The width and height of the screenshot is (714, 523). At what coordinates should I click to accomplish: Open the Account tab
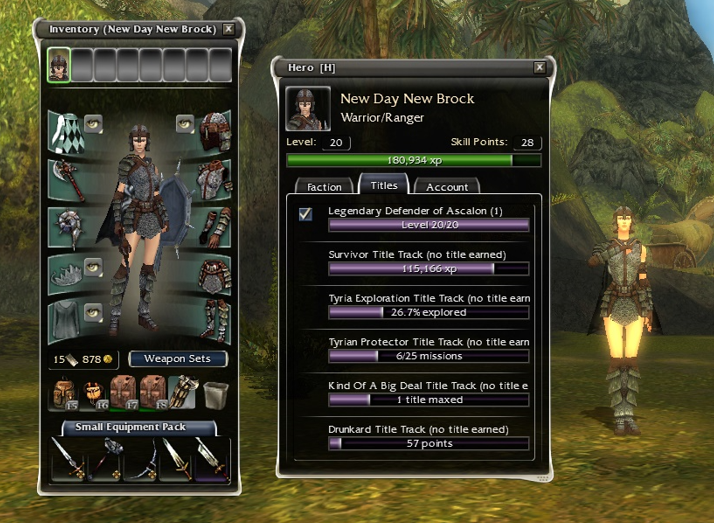[x=447, y=186]
